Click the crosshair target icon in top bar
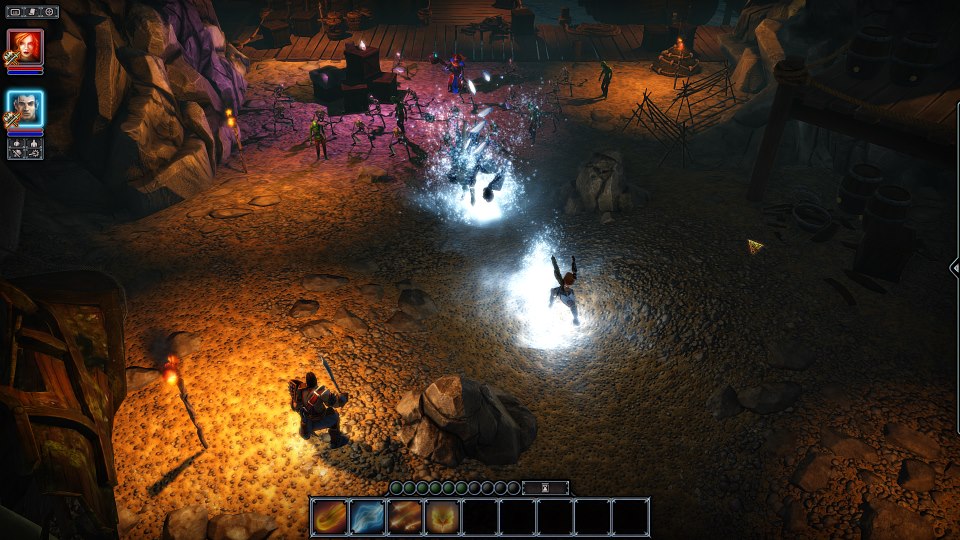 tap(48, 12)
